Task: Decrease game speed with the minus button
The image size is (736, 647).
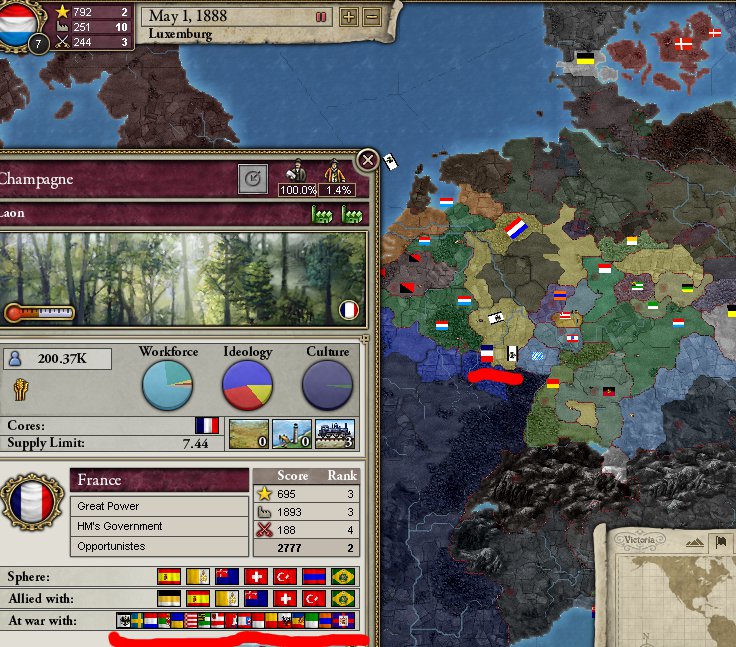Action: (x=371, y=17)
